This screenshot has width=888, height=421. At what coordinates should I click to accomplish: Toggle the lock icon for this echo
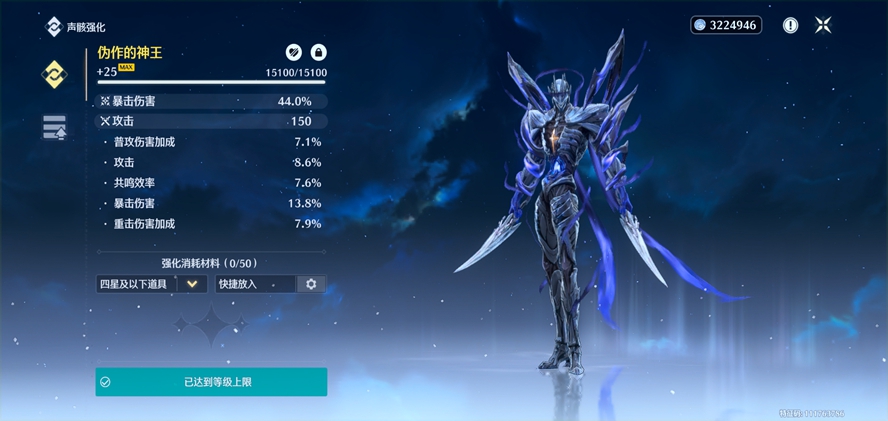point(318,52)
